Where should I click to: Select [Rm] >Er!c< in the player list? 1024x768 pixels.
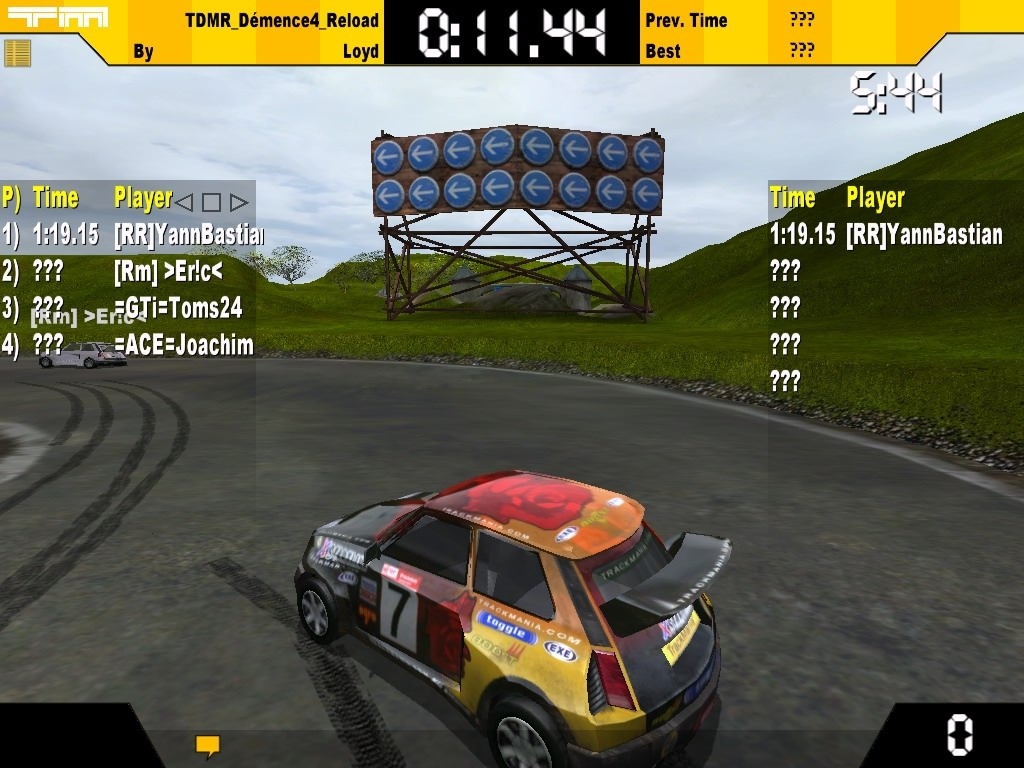coord(168,271)
